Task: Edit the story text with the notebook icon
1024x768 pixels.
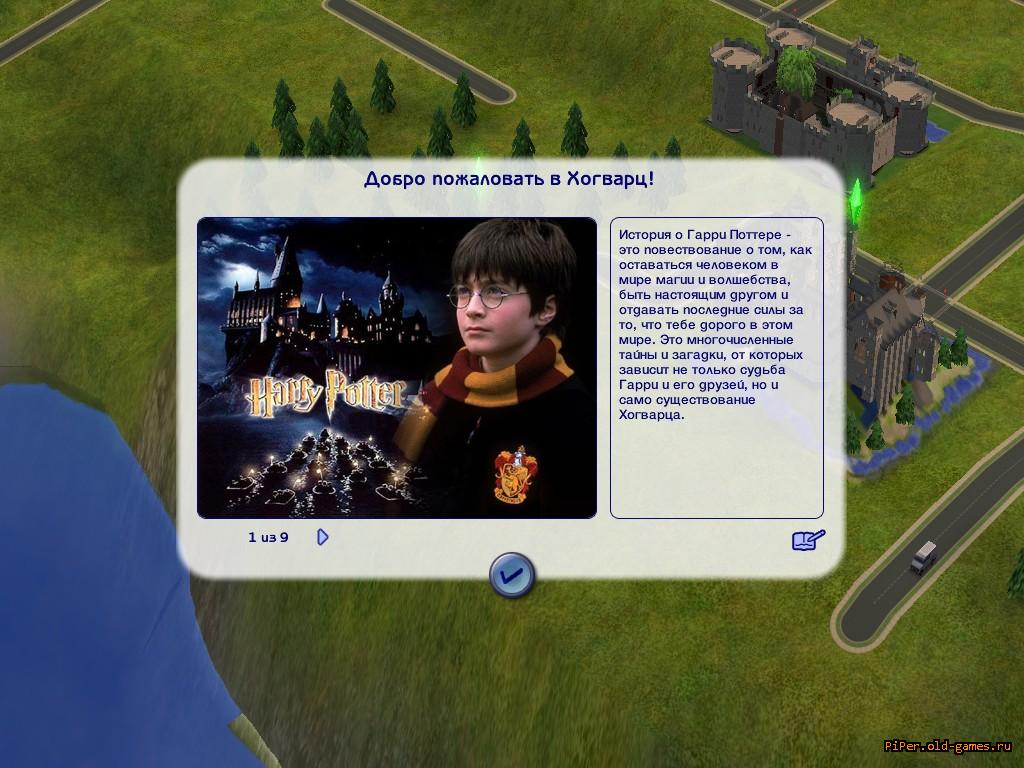Action: [808, 540]
